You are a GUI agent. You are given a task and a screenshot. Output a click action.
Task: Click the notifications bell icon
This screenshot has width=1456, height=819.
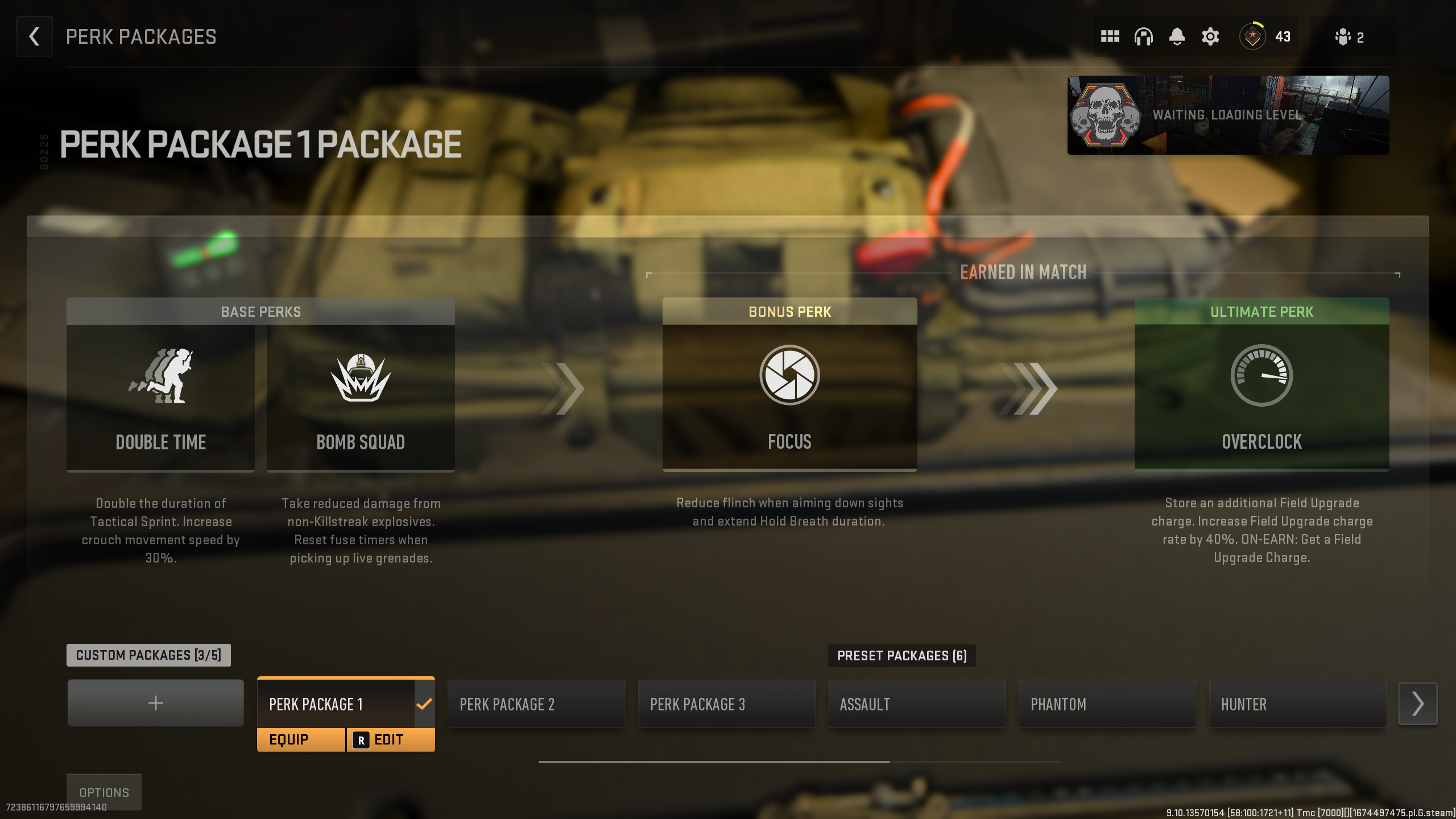pos(1177,36)
